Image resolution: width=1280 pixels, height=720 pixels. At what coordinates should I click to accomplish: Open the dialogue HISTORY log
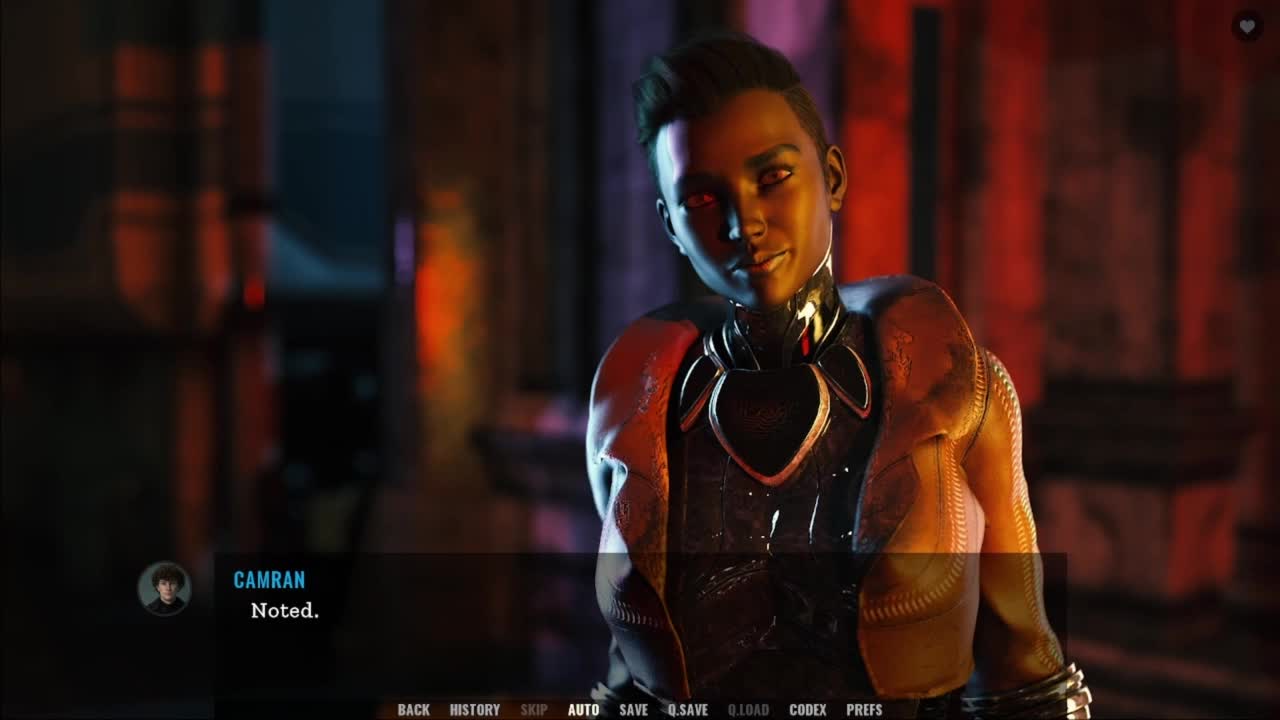pos(474,710)
